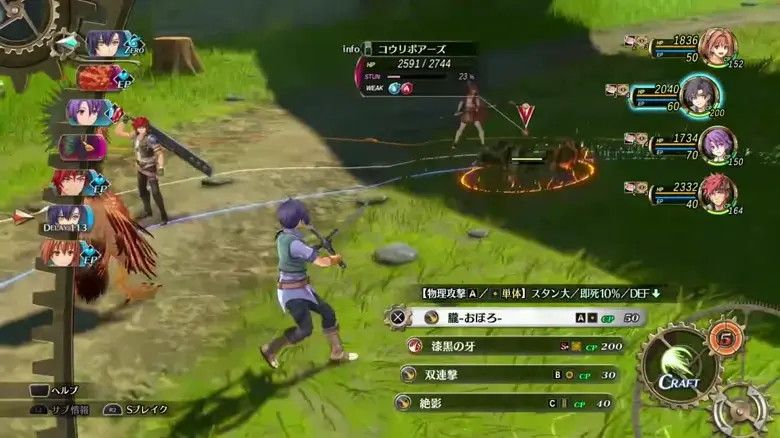Choose the 漆黒の牙 S-craft entry

tap(512, 345)
